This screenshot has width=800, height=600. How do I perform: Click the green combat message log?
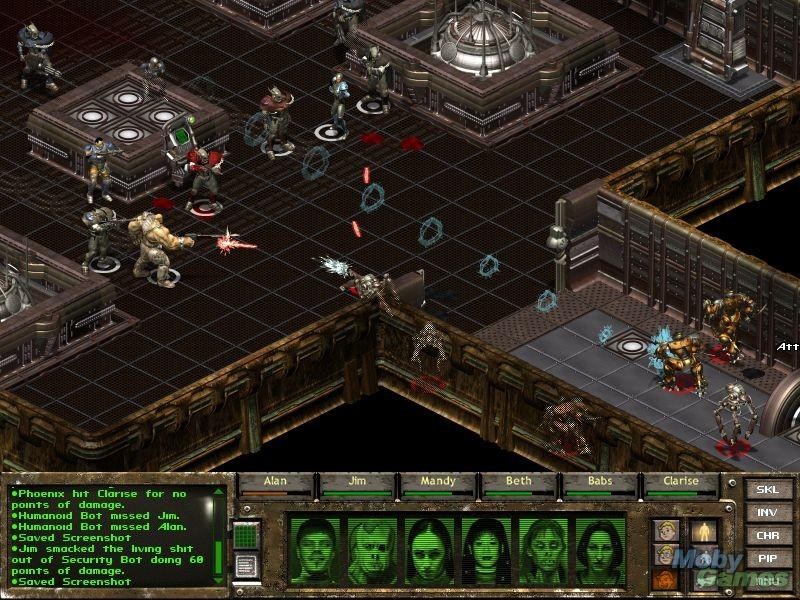click(115, 535)
